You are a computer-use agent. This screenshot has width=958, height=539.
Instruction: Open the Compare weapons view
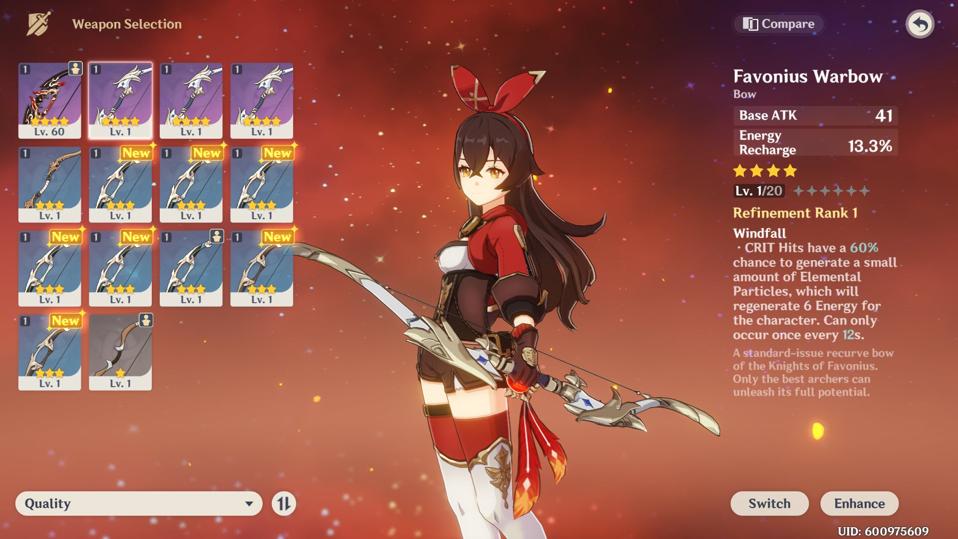[778, 24]
